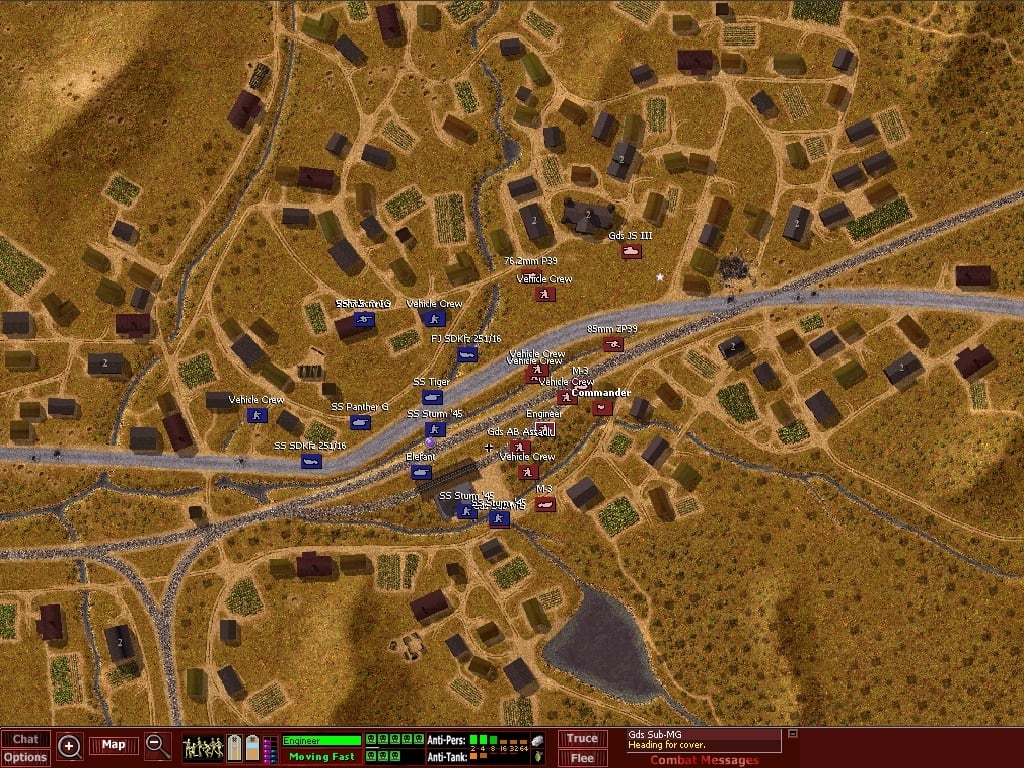
Task: Minimize the combat messages box
Action: (x=793, y=734)
